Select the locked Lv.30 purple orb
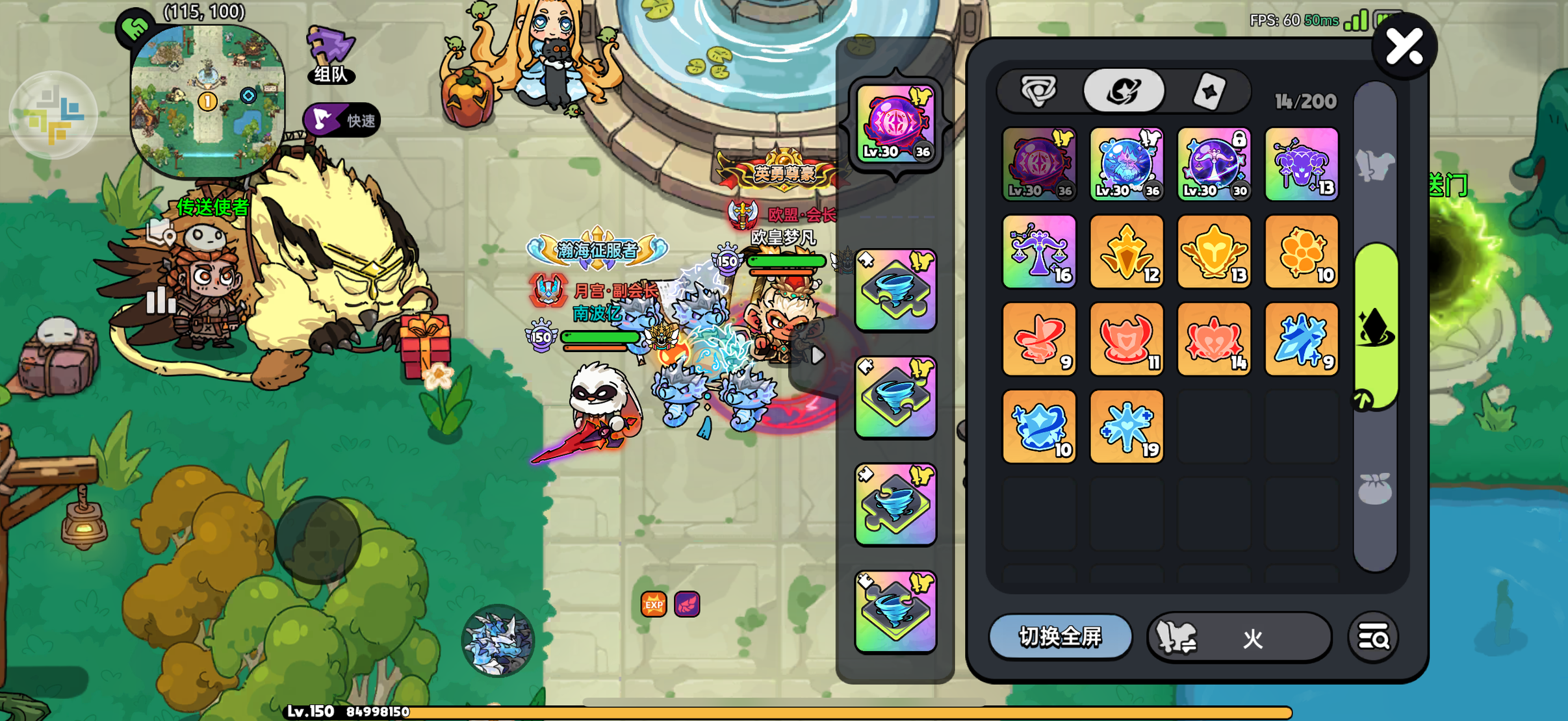 click(x=1214, y=164)
